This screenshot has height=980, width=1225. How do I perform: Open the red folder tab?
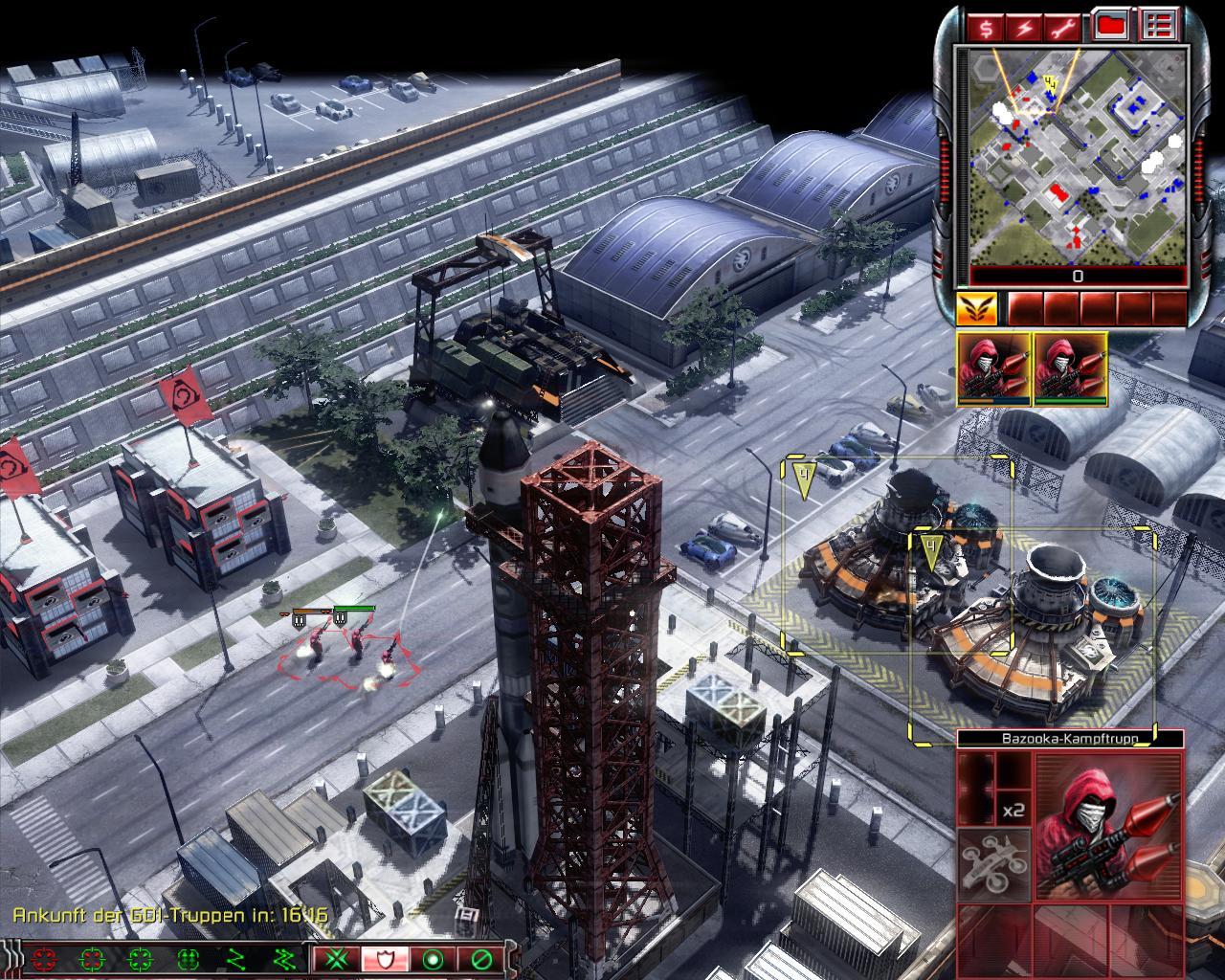[1110, 26]
